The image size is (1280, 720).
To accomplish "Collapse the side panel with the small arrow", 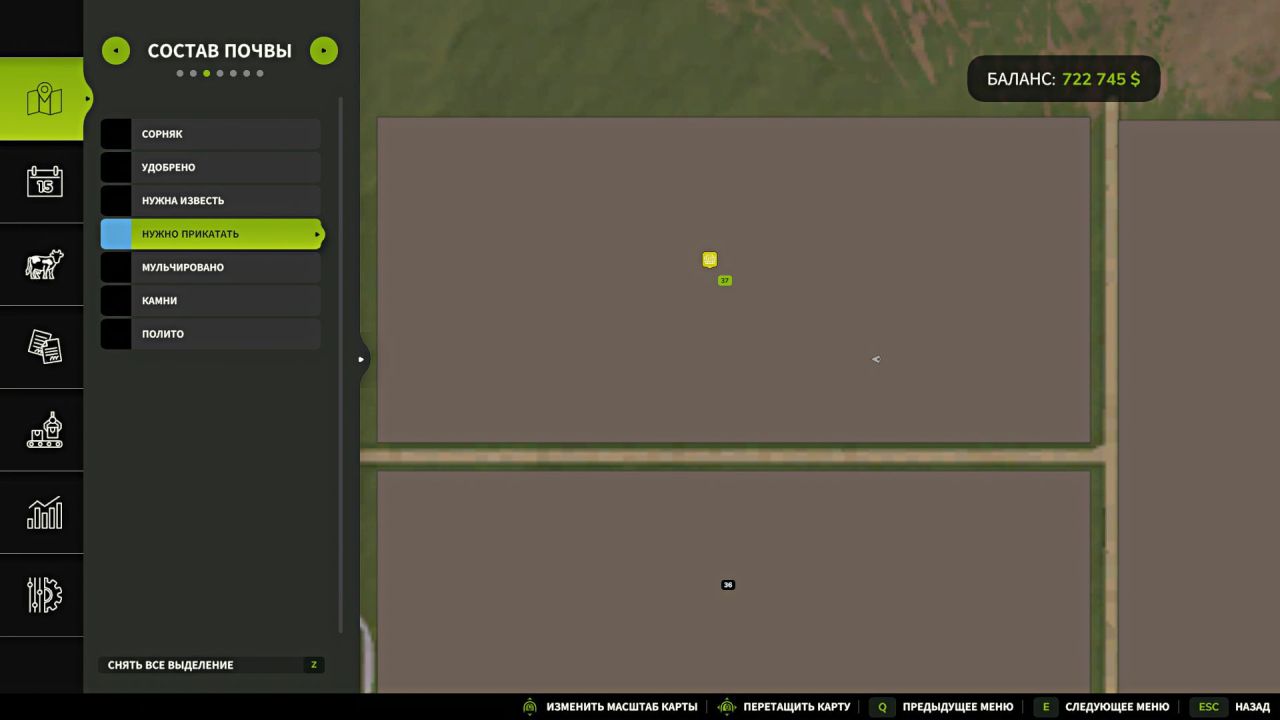I will click(361, 358).
